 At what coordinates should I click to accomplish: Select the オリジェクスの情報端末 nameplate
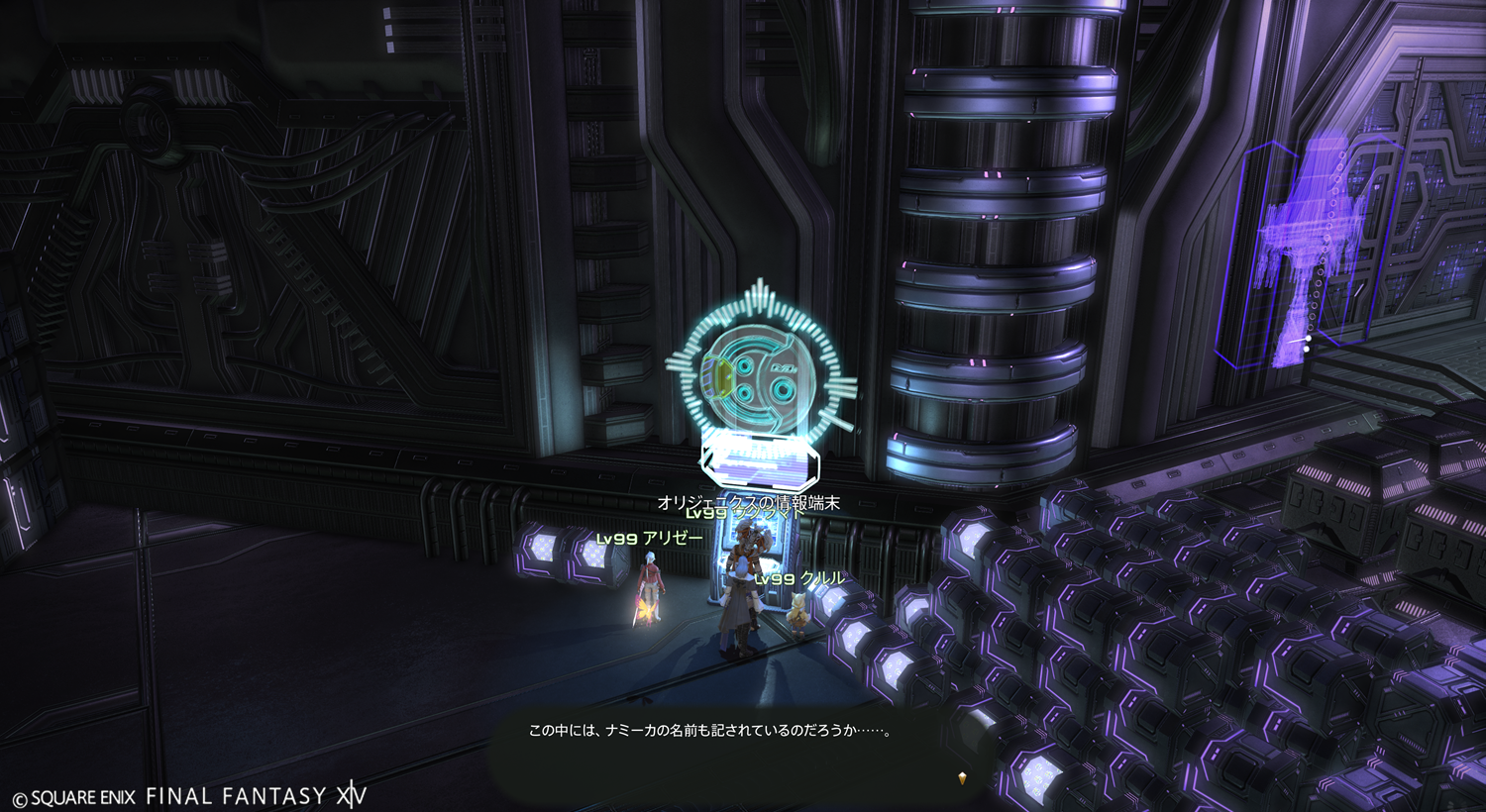(749, 501)
